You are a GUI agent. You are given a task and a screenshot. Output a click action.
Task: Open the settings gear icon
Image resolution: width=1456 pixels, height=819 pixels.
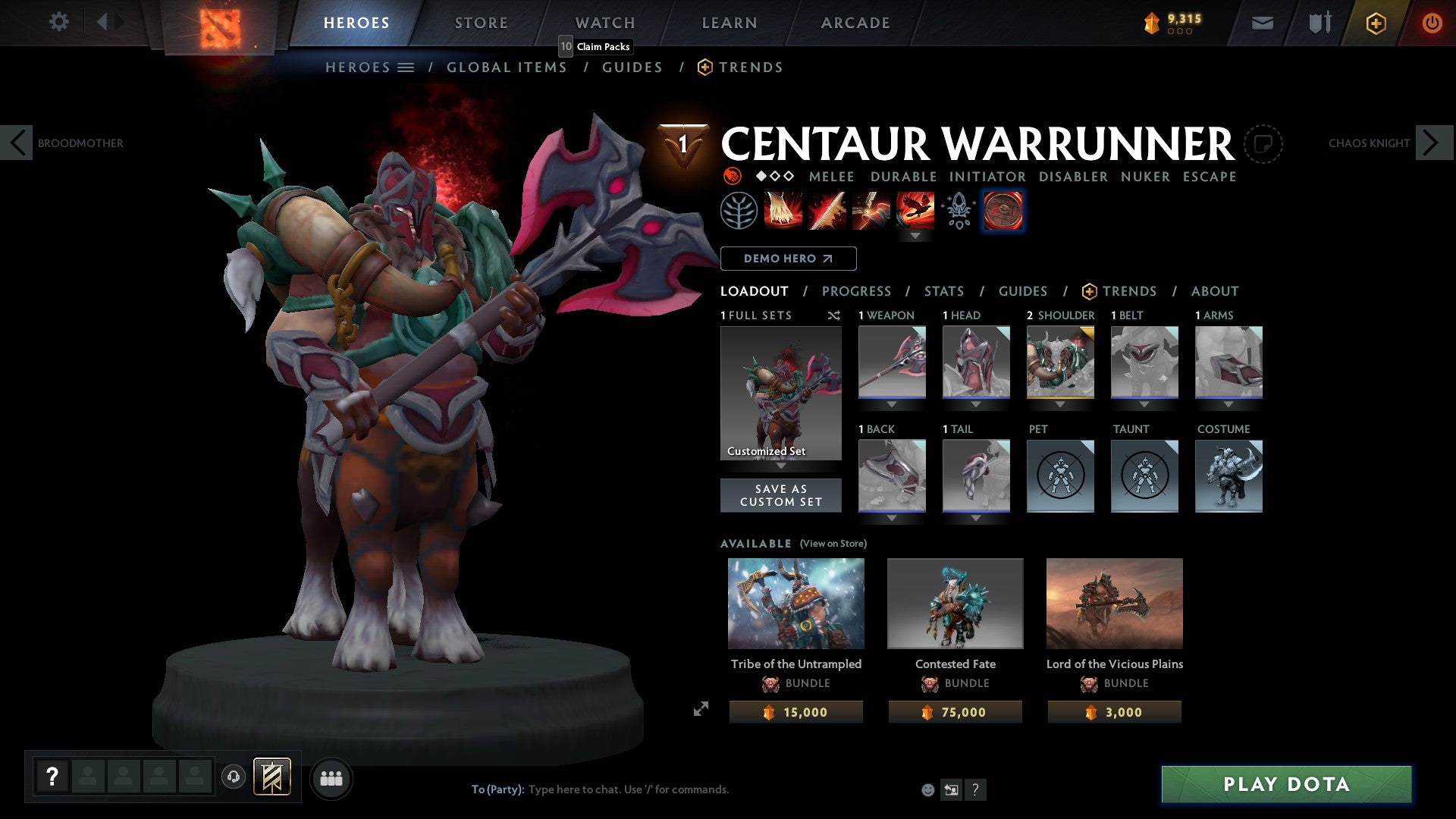(58, 22)
